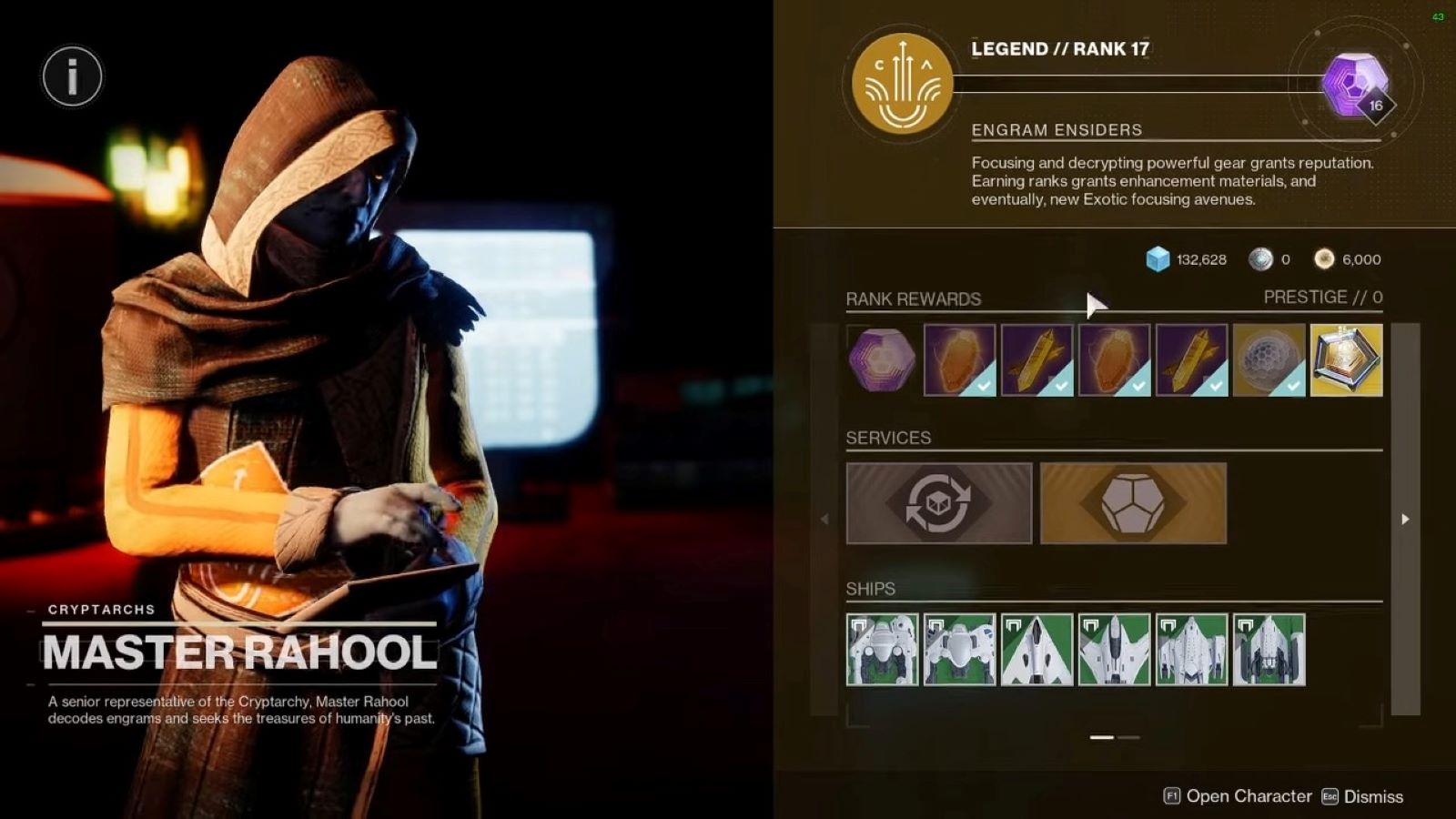
Task: Click the info icon above Master Rahool
Action: (x=72, y=76)
